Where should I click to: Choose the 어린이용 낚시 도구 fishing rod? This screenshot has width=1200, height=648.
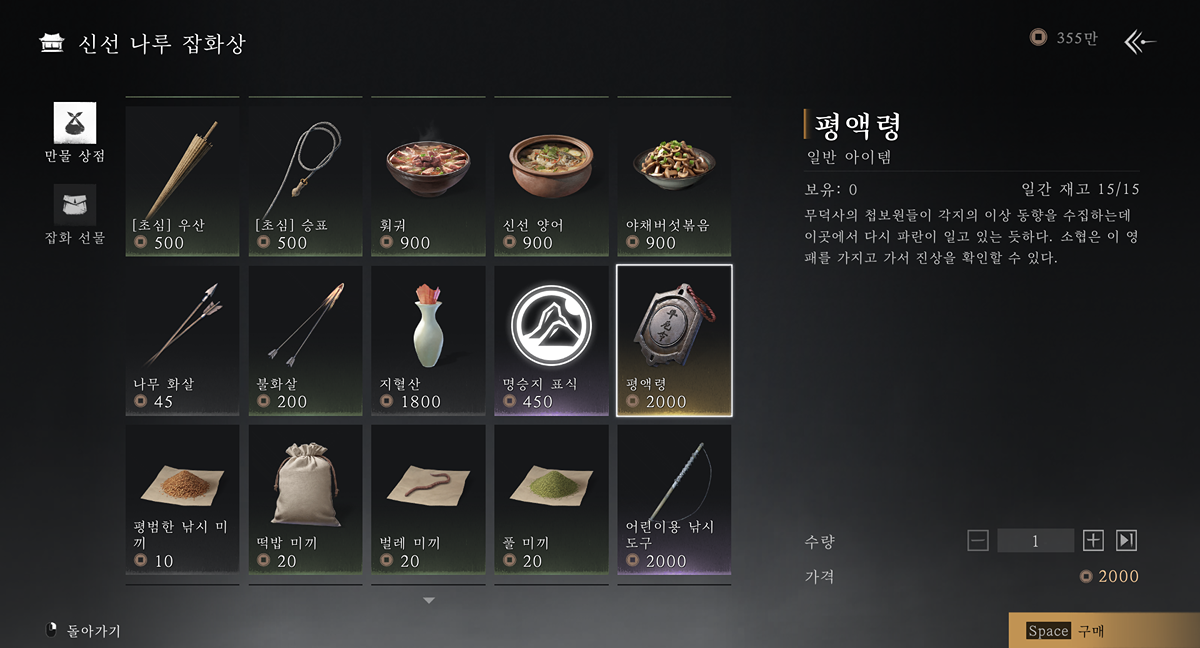(674, 499)
